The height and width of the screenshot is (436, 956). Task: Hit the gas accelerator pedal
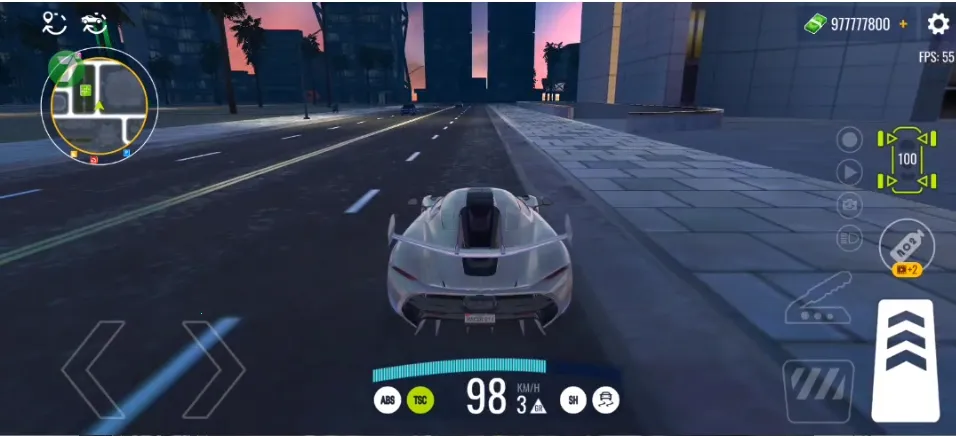point(904,358)
